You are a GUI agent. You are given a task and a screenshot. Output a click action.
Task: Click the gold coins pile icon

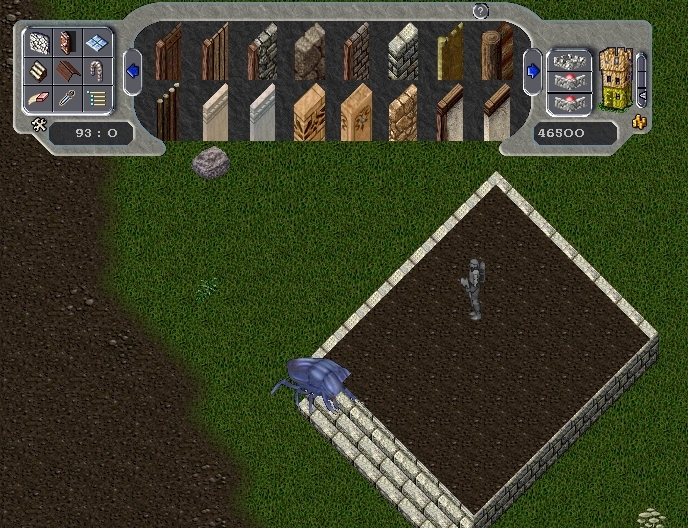(639, 123)
